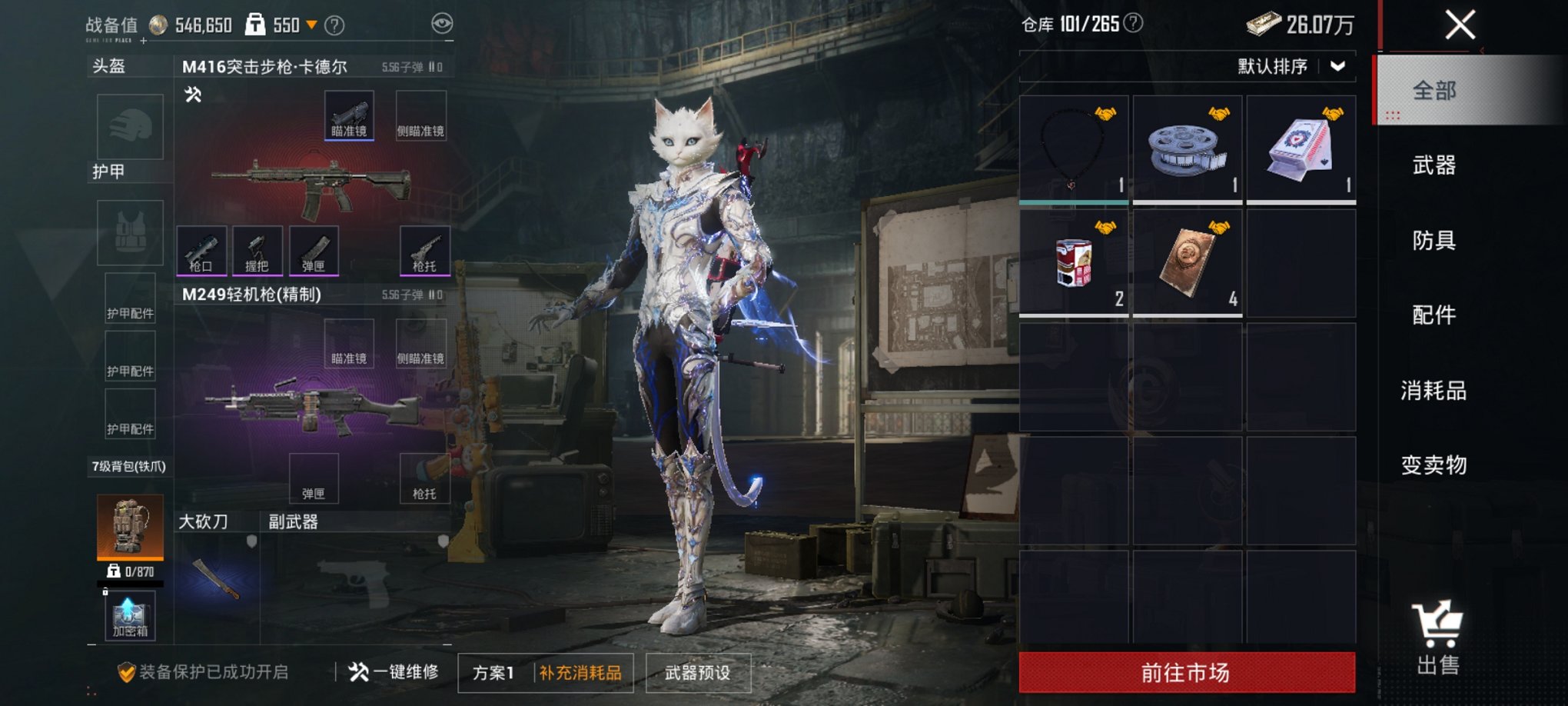Click 一键维修 repair all button
This screenshot has height=706, width=1568.
(x=394, y=672)
